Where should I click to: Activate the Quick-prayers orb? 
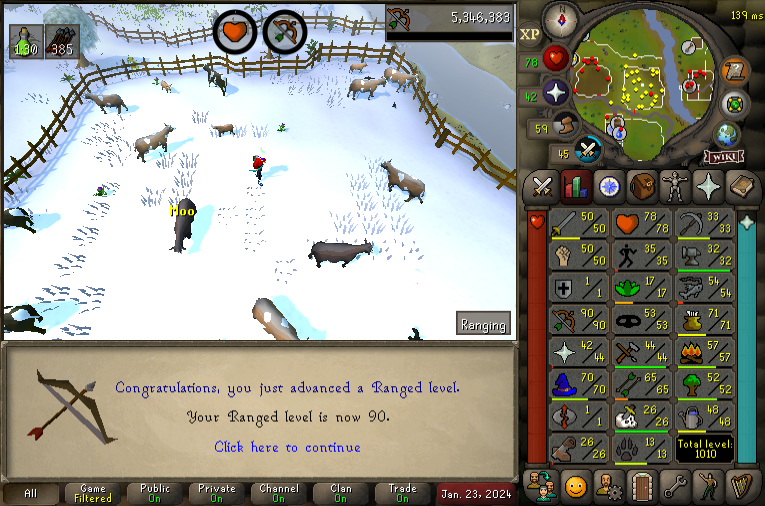coord(556,93)
